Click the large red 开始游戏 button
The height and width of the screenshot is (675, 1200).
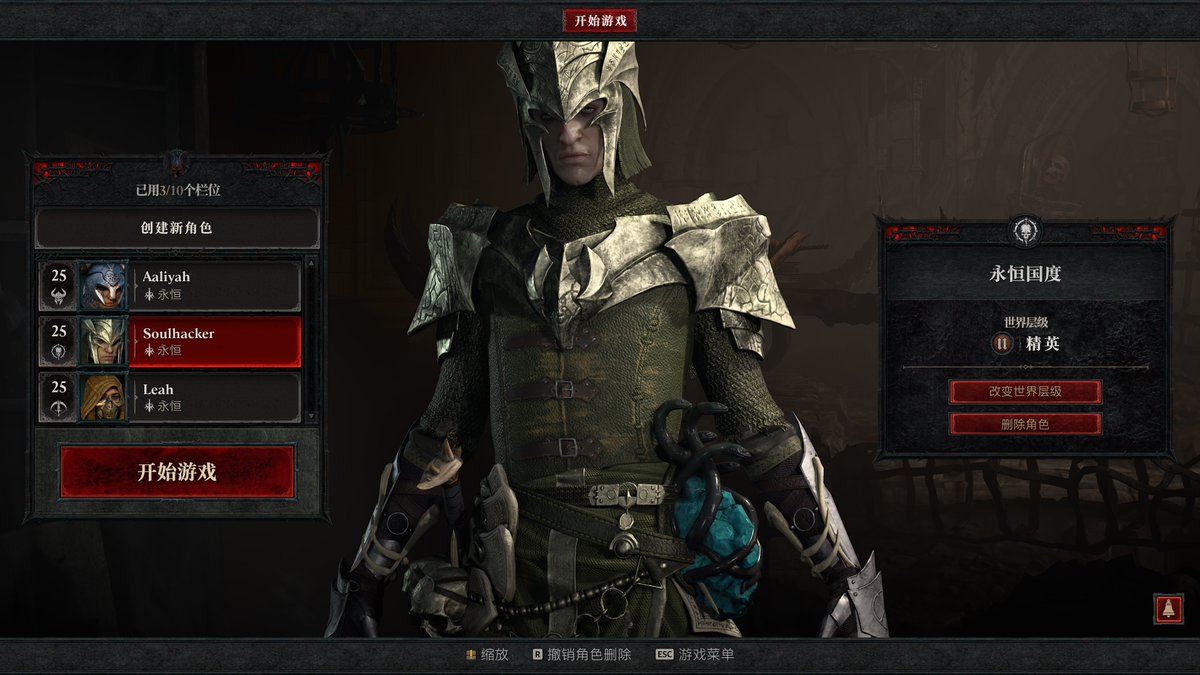[177, 472]
